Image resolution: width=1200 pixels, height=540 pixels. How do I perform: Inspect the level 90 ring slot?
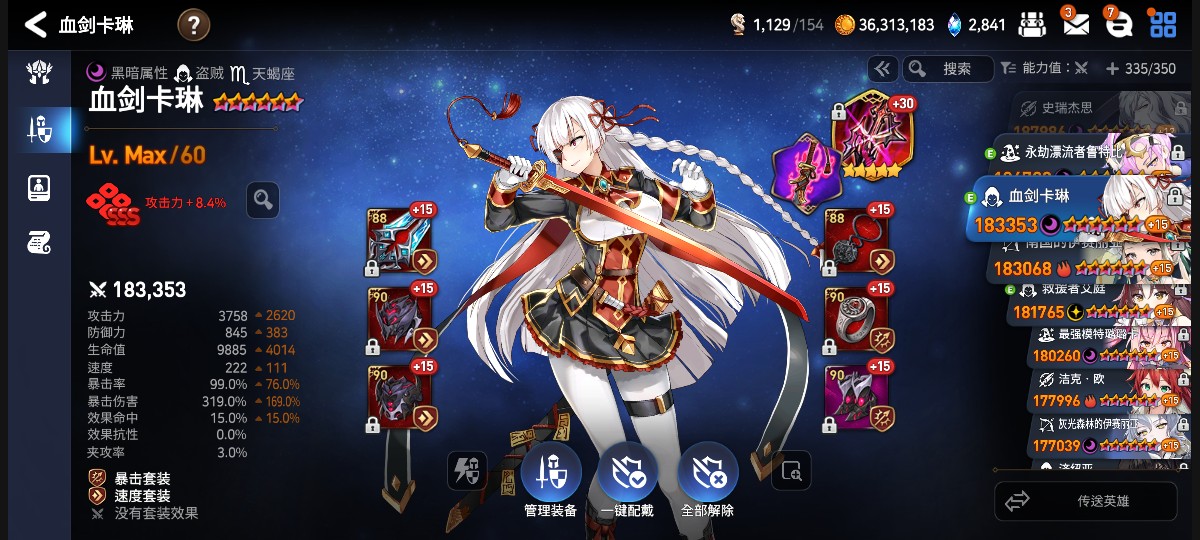(857, 316)
